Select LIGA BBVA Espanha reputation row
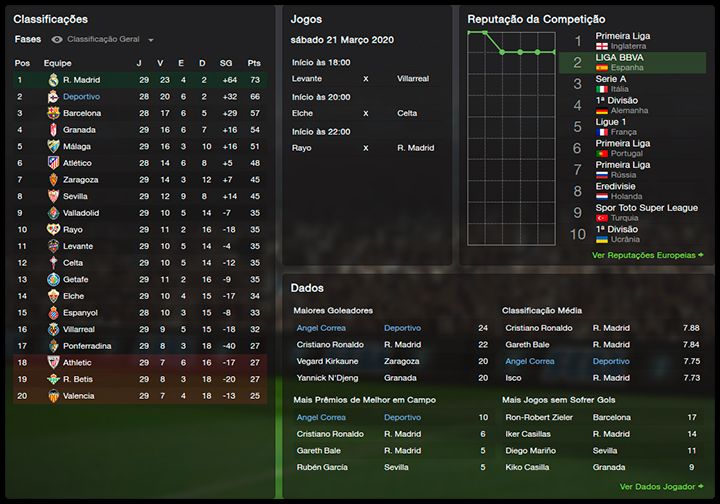The height and width of the screenshot is (504, 720). pyautogui.click(x=622, y=64)
